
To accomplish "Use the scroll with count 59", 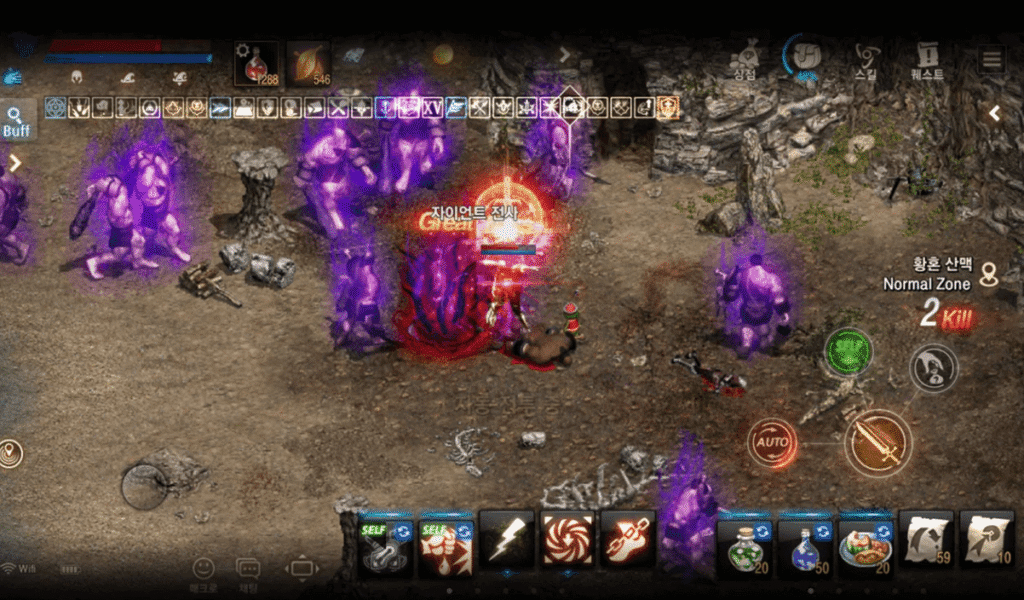I will (x=926, y=541).
